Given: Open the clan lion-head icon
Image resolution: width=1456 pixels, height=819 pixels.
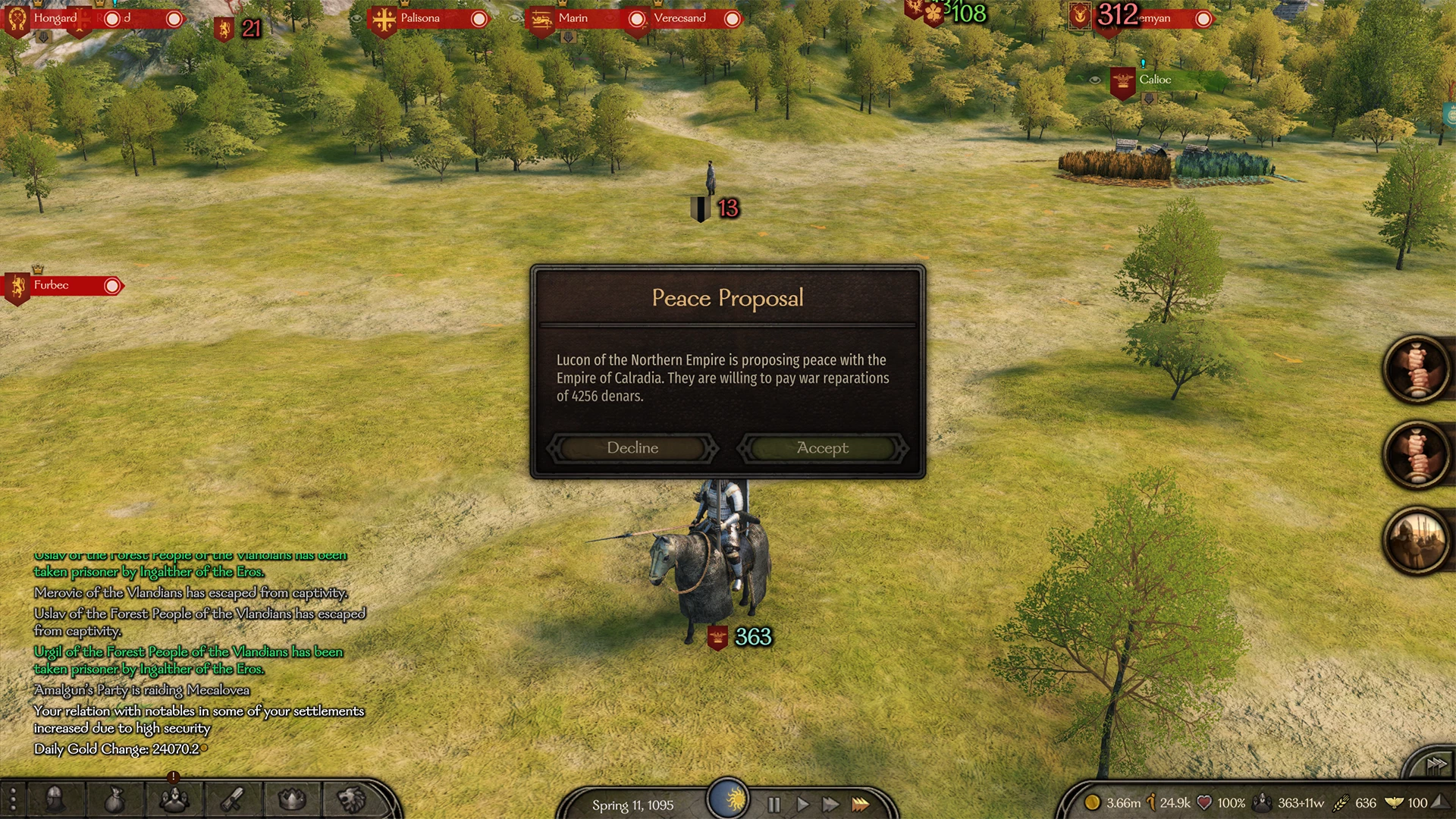Looking at the screenshot, I should 351,799.
